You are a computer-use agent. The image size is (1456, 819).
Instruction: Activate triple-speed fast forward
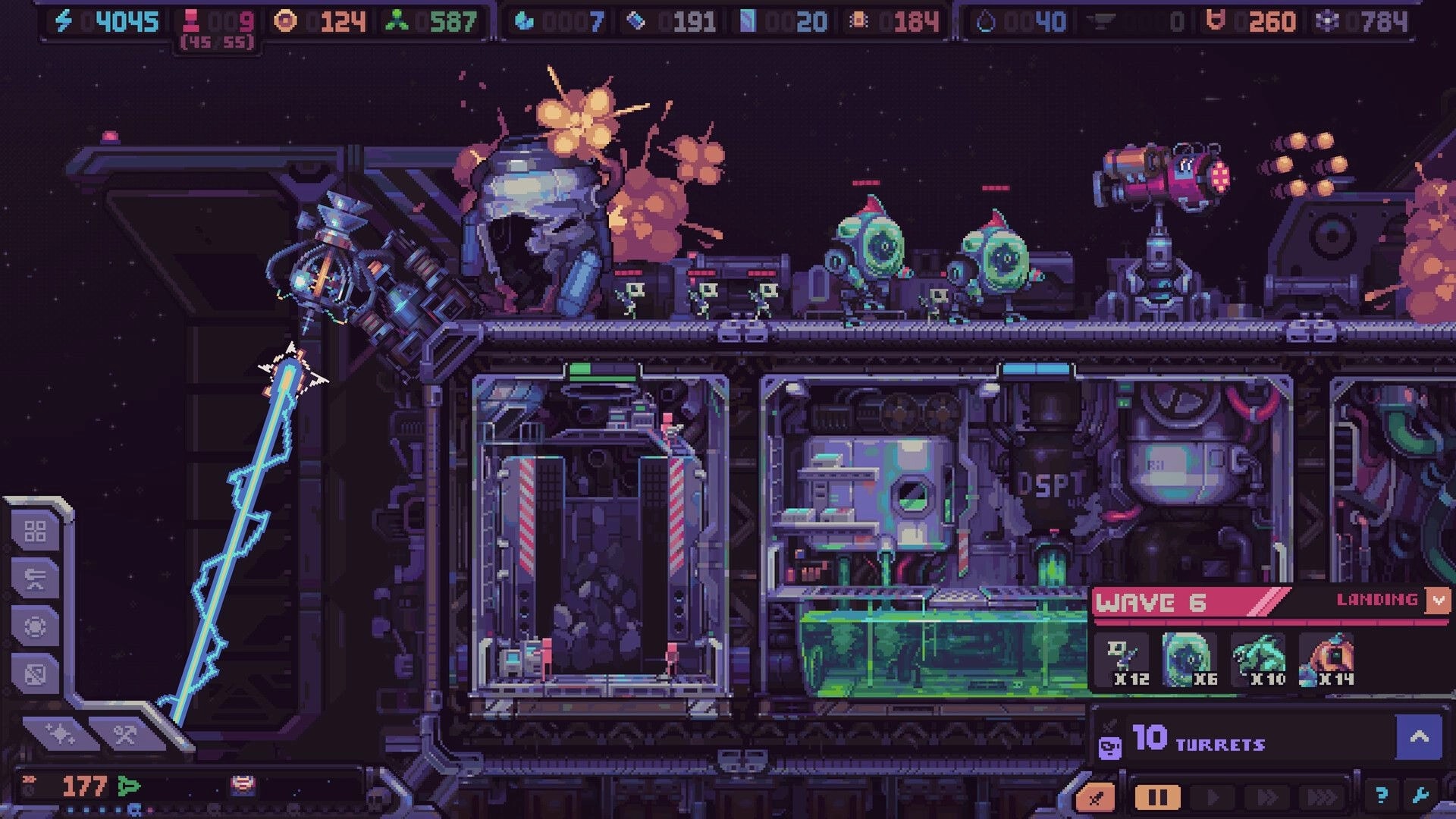pyautogui.click(x=1323, y=798)
